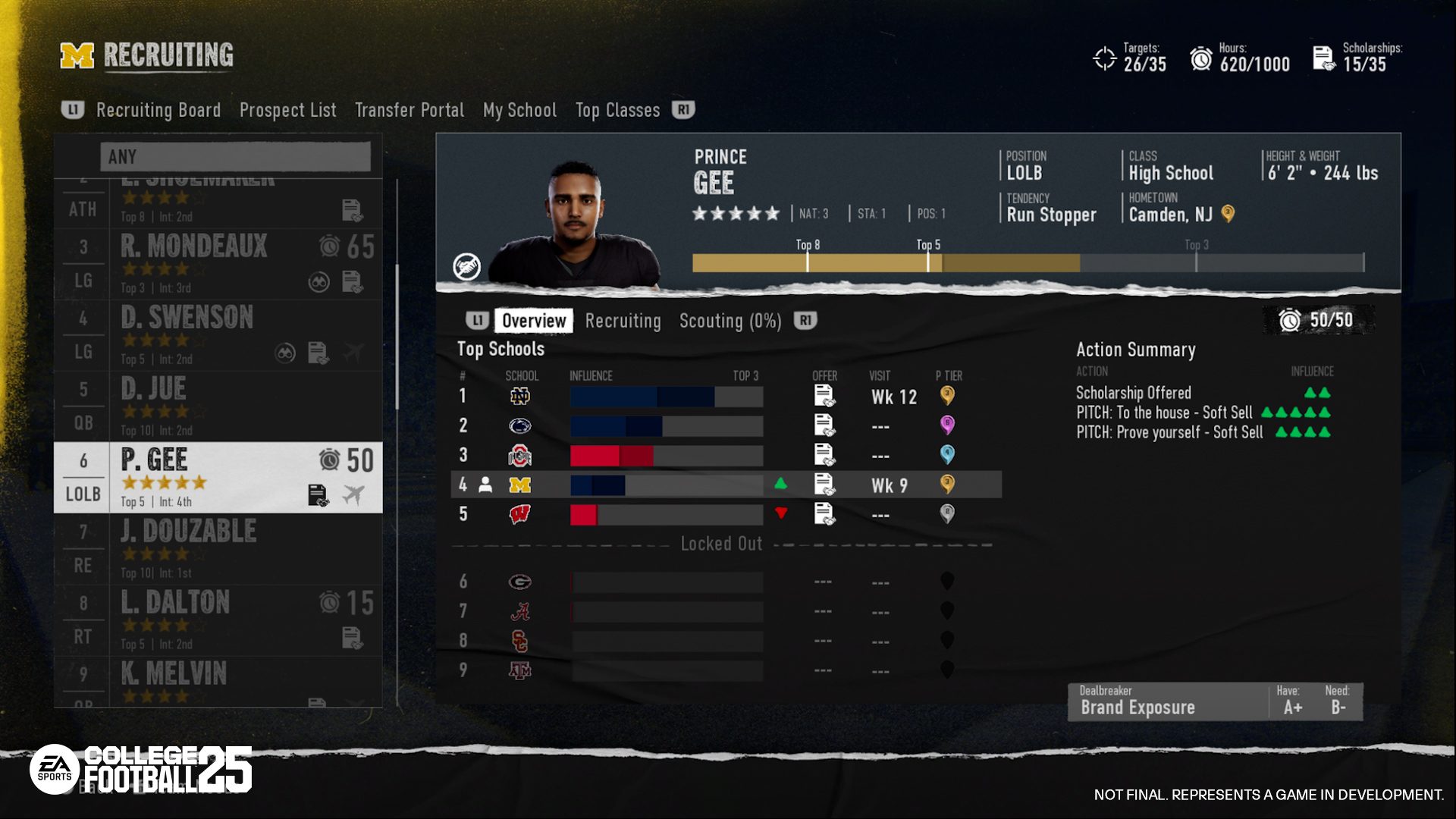This screenshot has height=819, width=1456.
Task: Click the green up-trend arrow on Michigan row
Action: [x=781, y=485]
